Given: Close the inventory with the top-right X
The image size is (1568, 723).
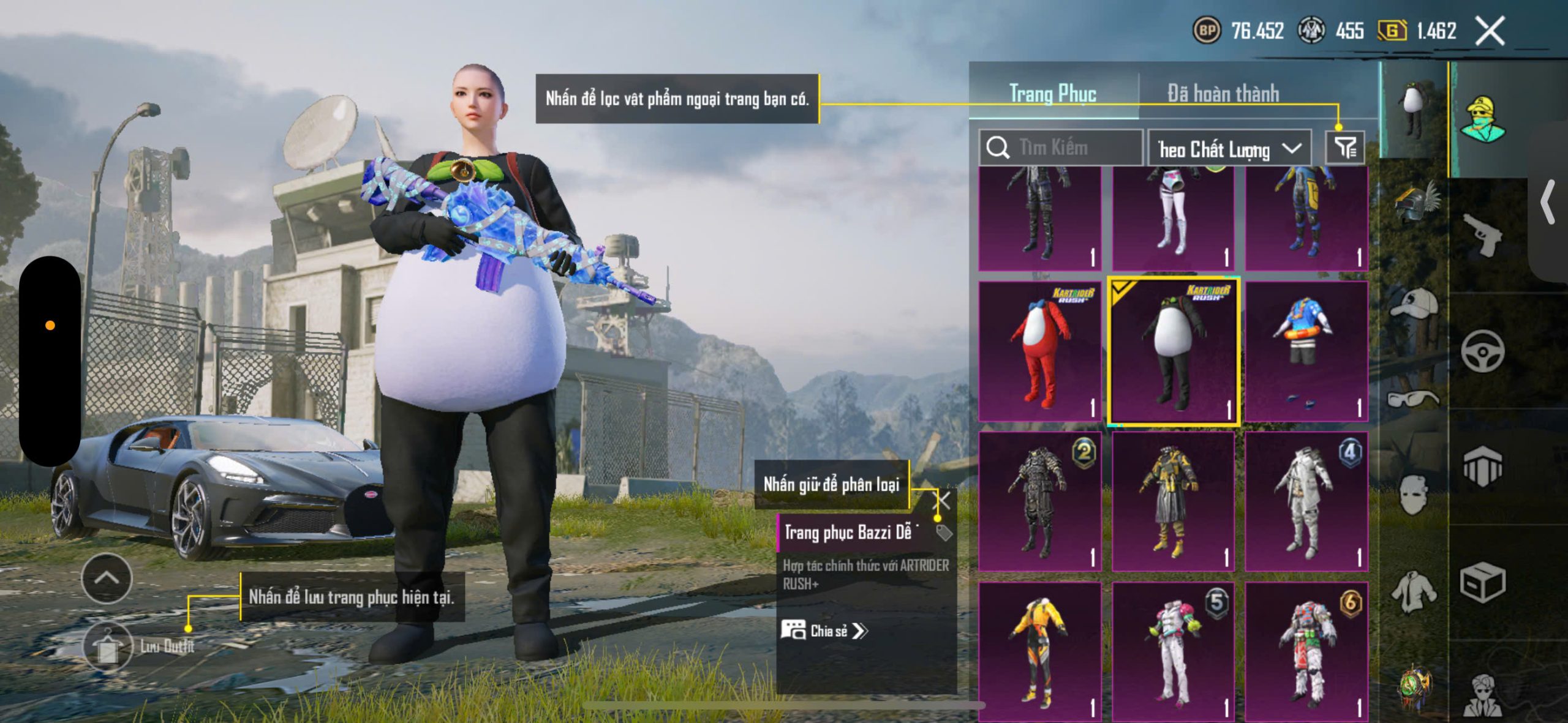Looking at the screenshot, I should (1490, 31).
